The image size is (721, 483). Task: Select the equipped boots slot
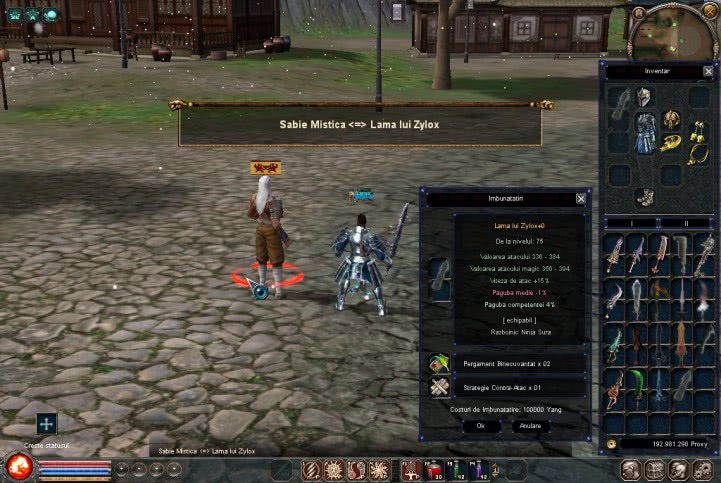pos(645,197)
